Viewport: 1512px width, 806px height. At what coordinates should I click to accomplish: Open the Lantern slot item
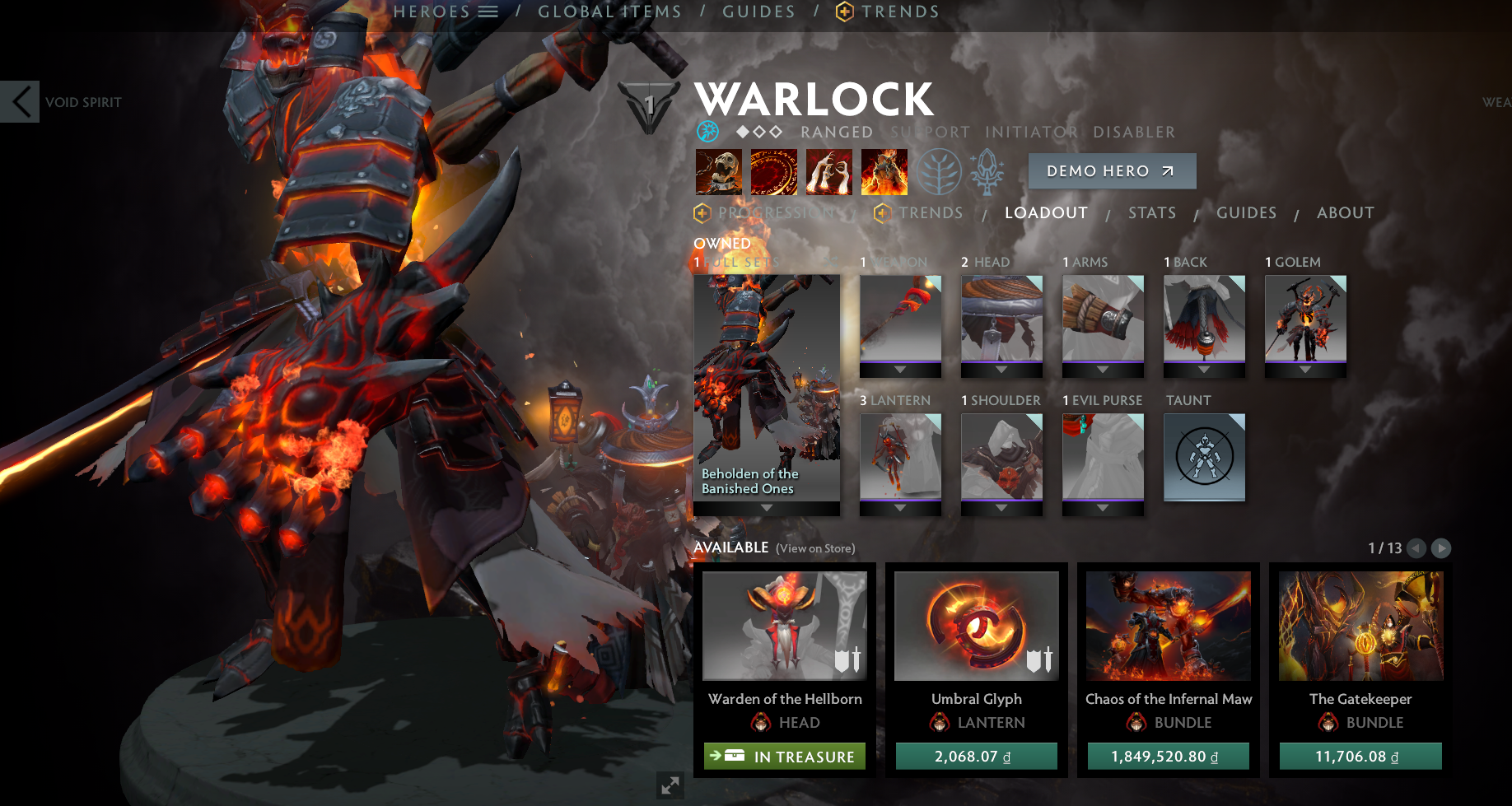(x=900, y=457)
